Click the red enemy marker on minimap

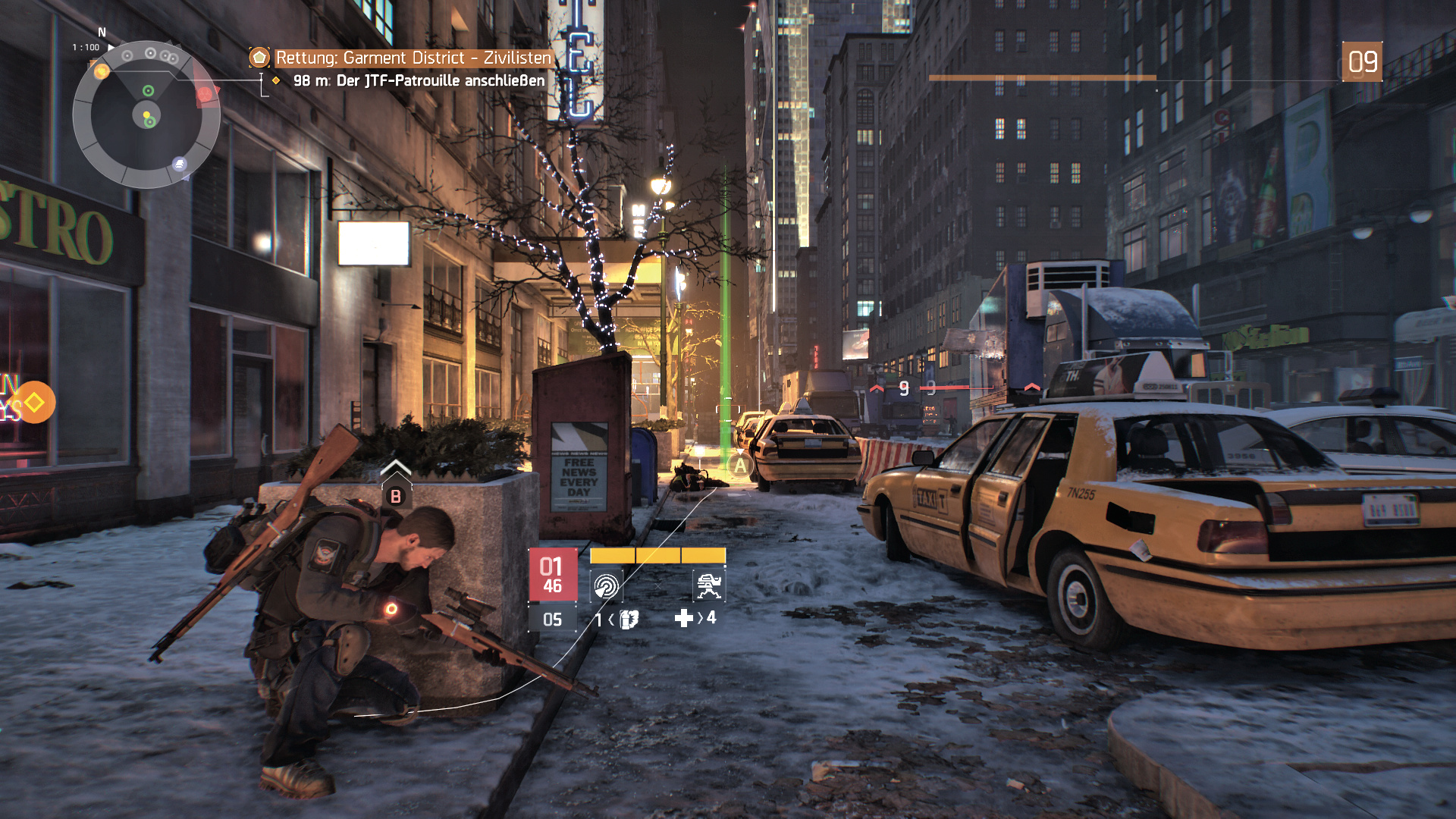click(205, 94)
